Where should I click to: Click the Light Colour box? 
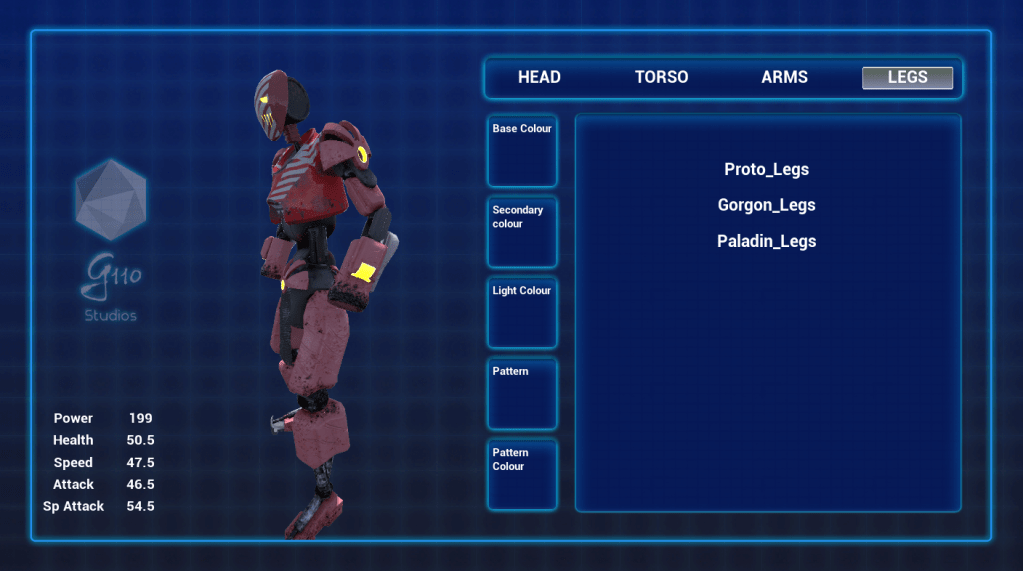pos(522,313)
